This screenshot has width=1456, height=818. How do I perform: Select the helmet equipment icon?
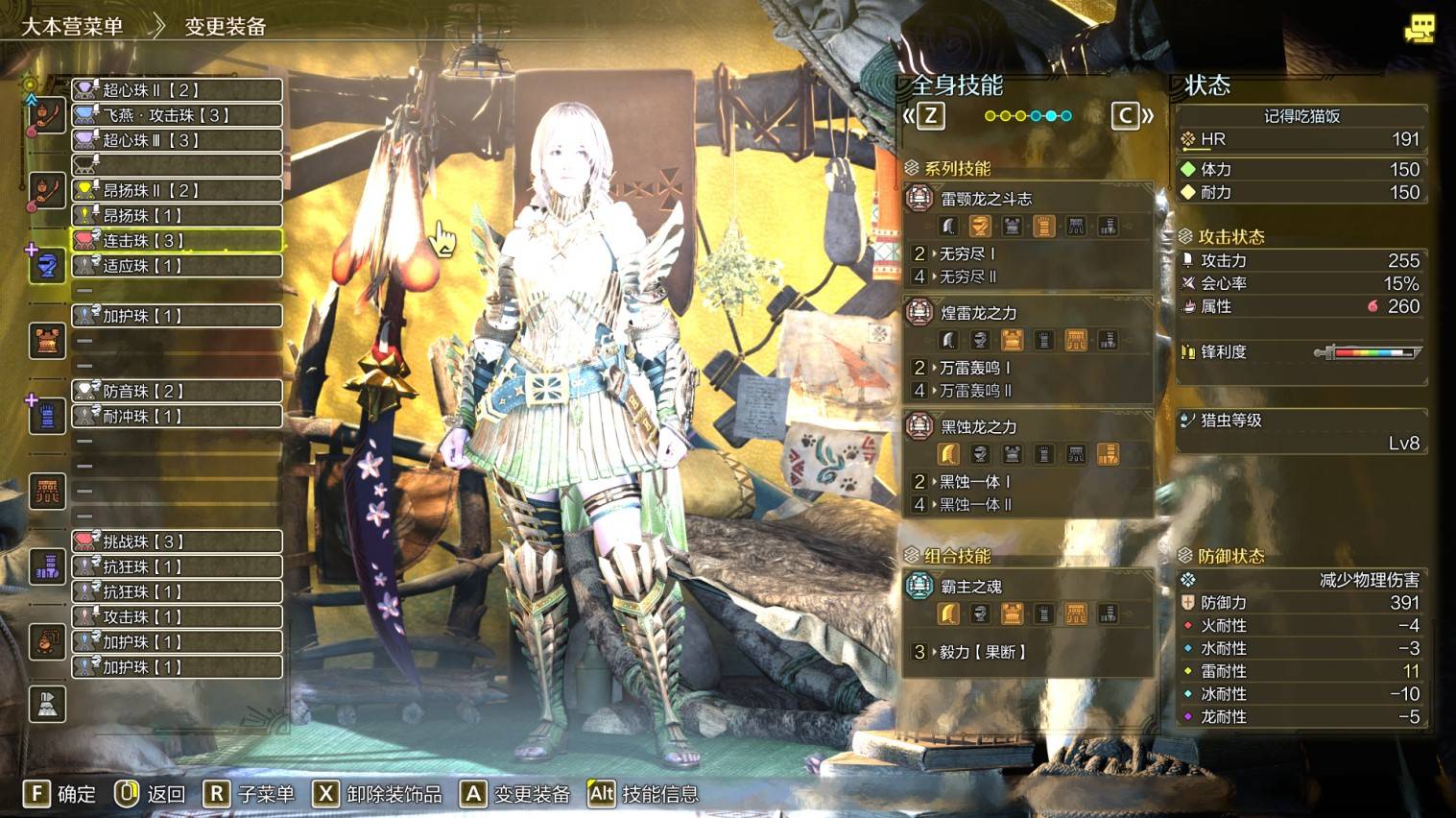pyautogui.click(x=47, y=264)
